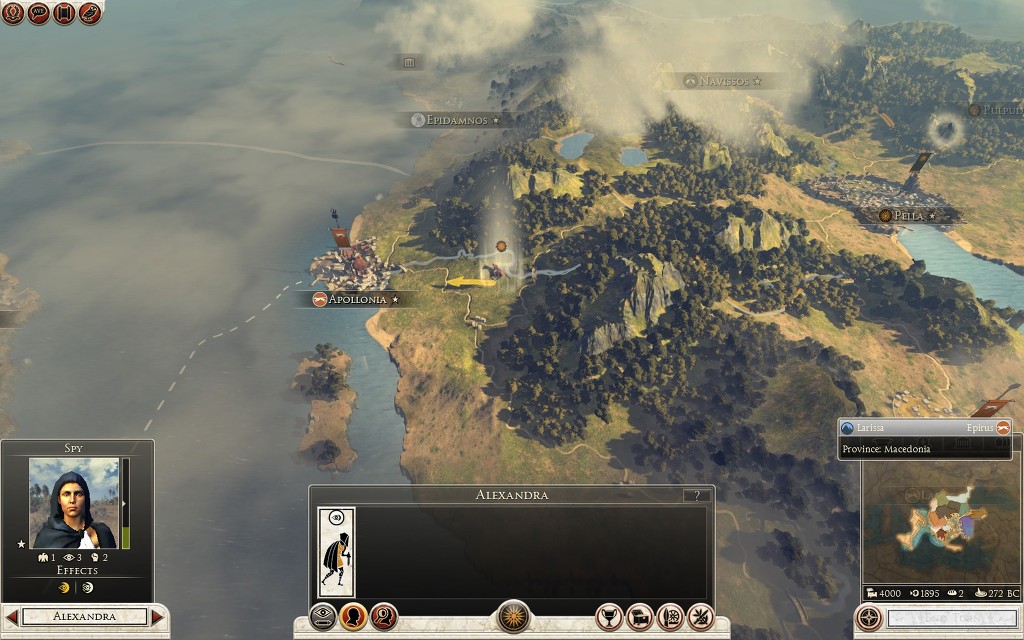Viewport: 1024px width, 640px height.
Task: Click the sword-and-wheel button on the bottom bar
Action: pos(671,616)
